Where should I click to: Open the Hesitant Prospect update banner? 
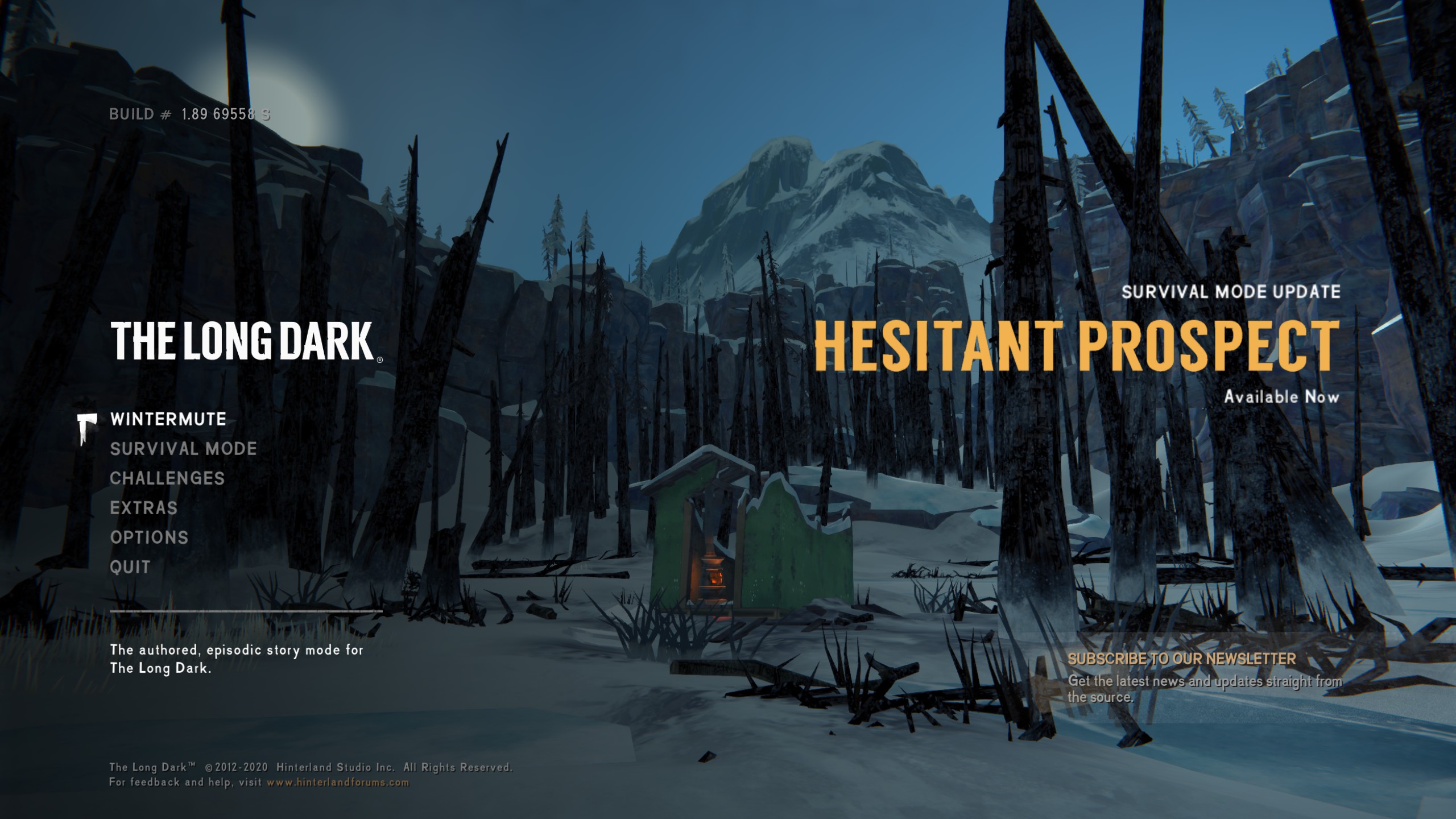(x=1076, y=346)
